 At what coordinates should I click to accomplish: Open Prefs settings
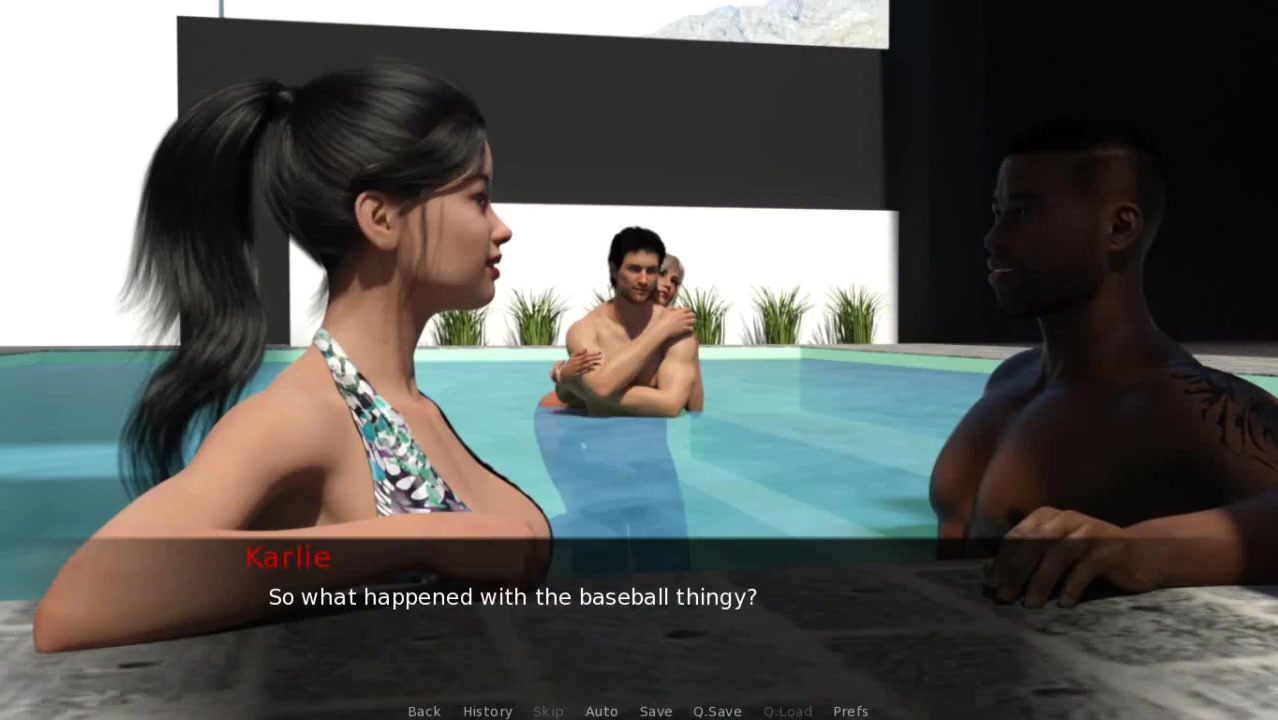point(850,711)
